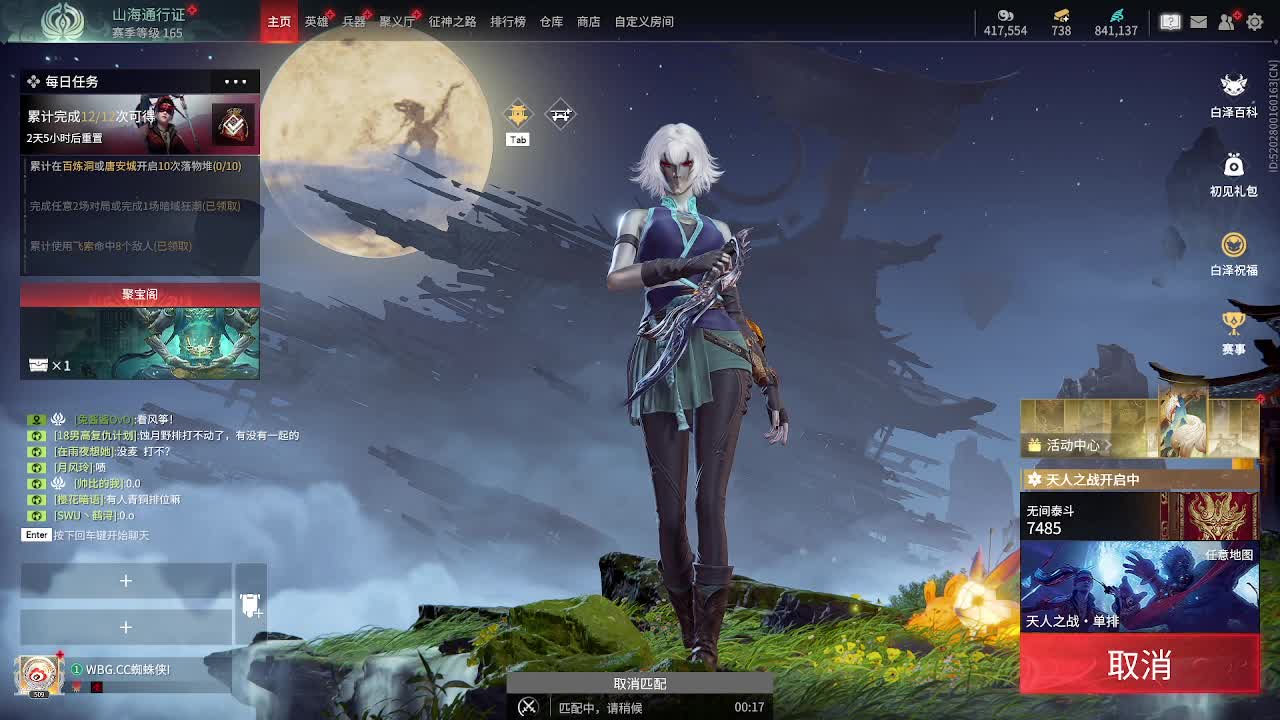Viewport: 1280px width, 720px height.
Task: Open the daily tasks ••• options menu
Action: pyautogui.click(x=235, y=81)
